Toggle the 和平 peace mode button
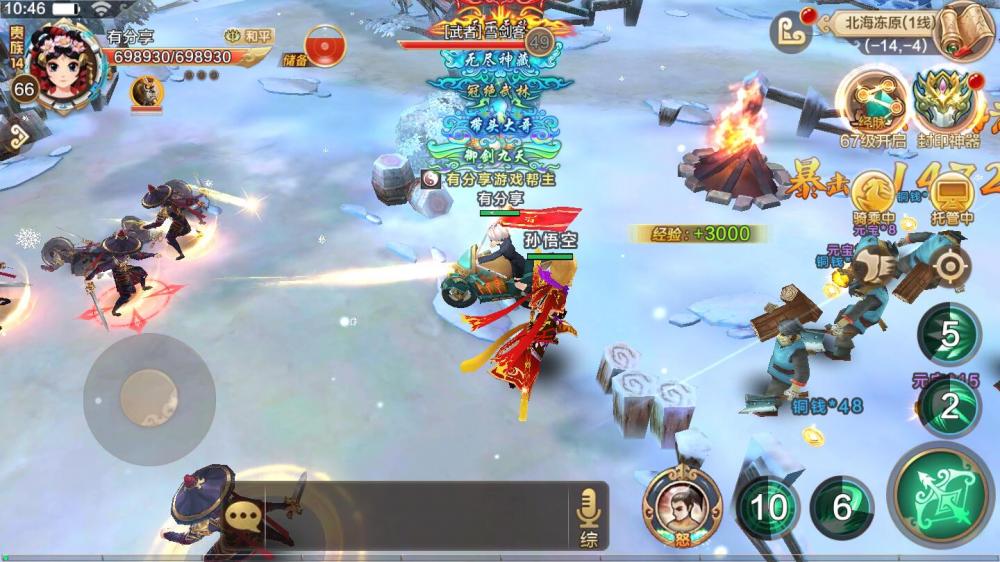The image size is (1000, 562). (250, 36)
